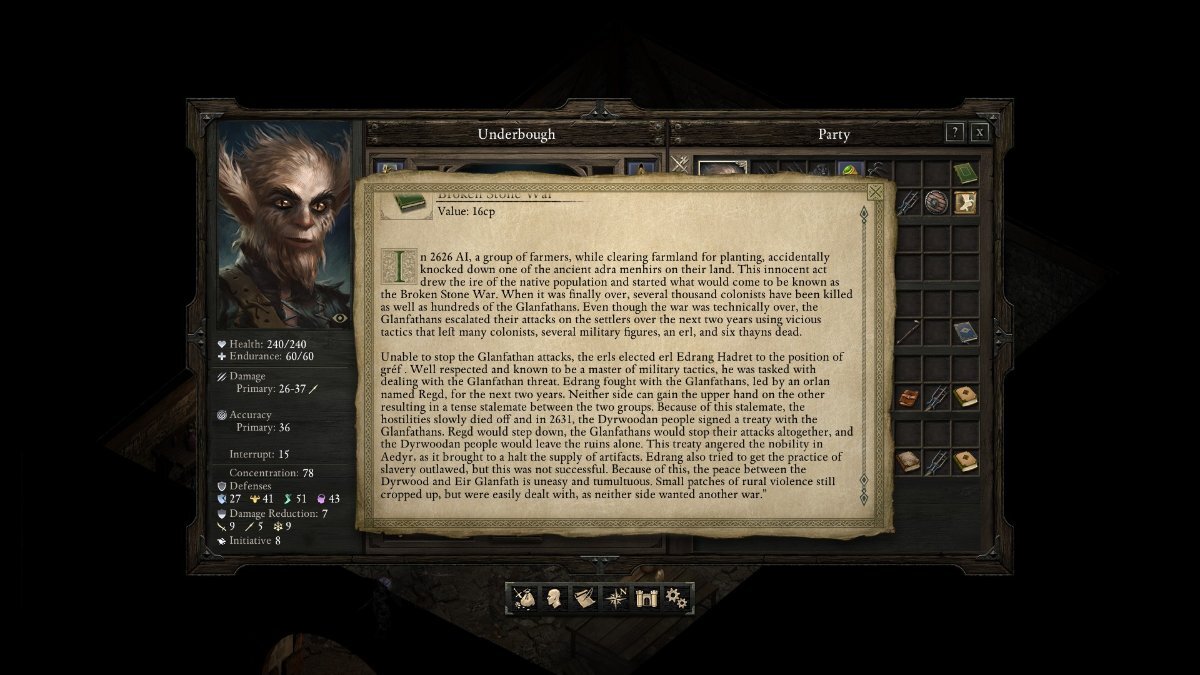Screen dimensions: 1200x675
Task: Close the inventory window
Action: (x=980, y=132)
